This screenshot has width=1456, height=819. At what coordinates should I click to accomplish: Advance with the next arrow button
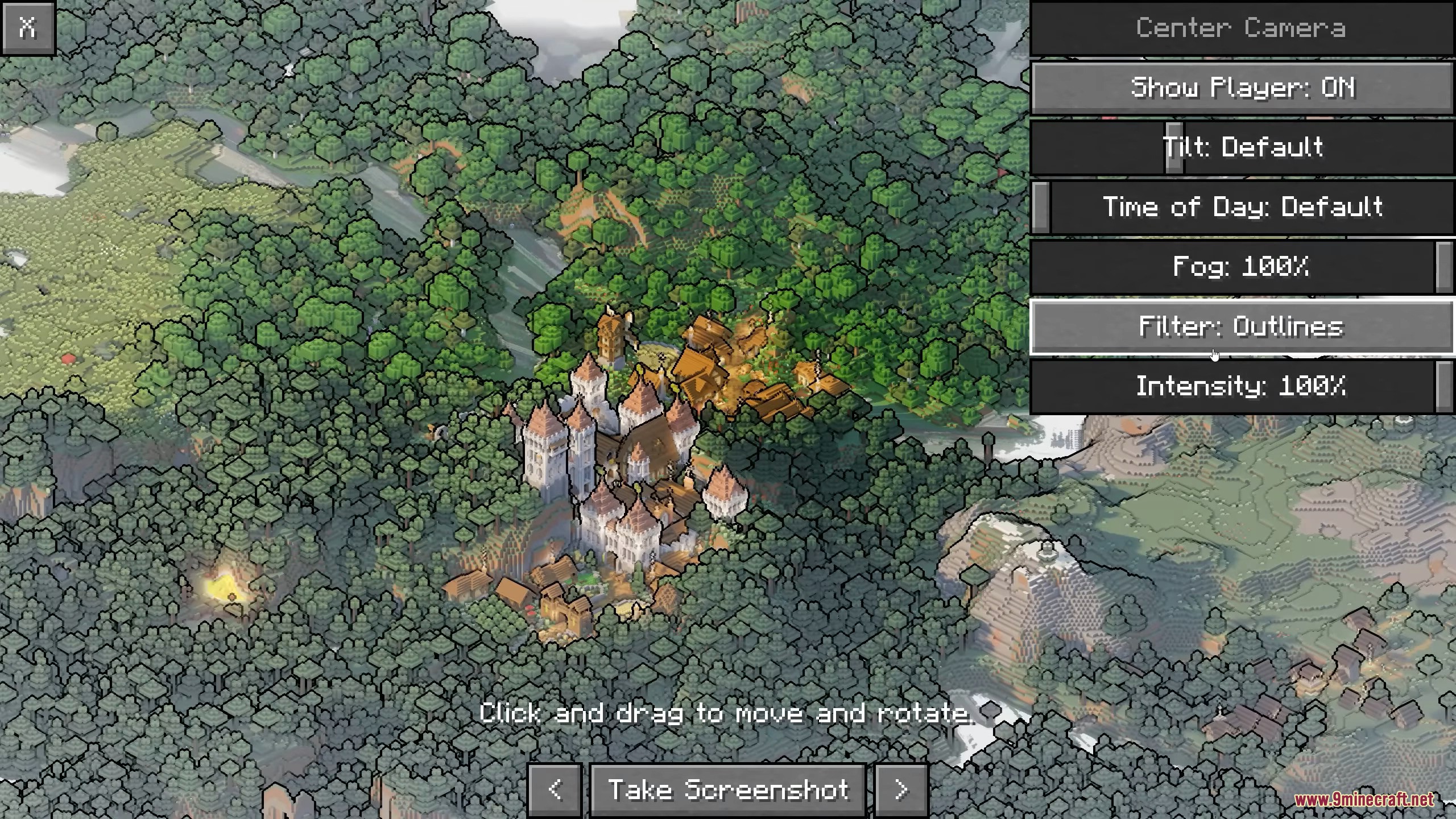pos(901,790)
